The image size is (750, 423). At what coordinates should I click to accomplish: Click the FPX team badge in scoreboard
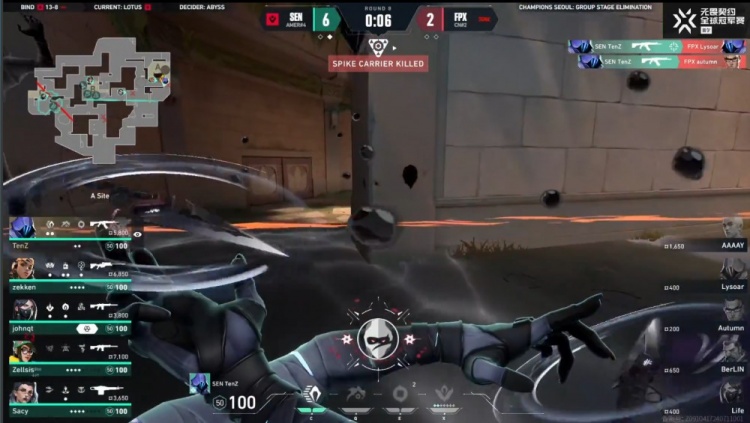tap(484, 19)
